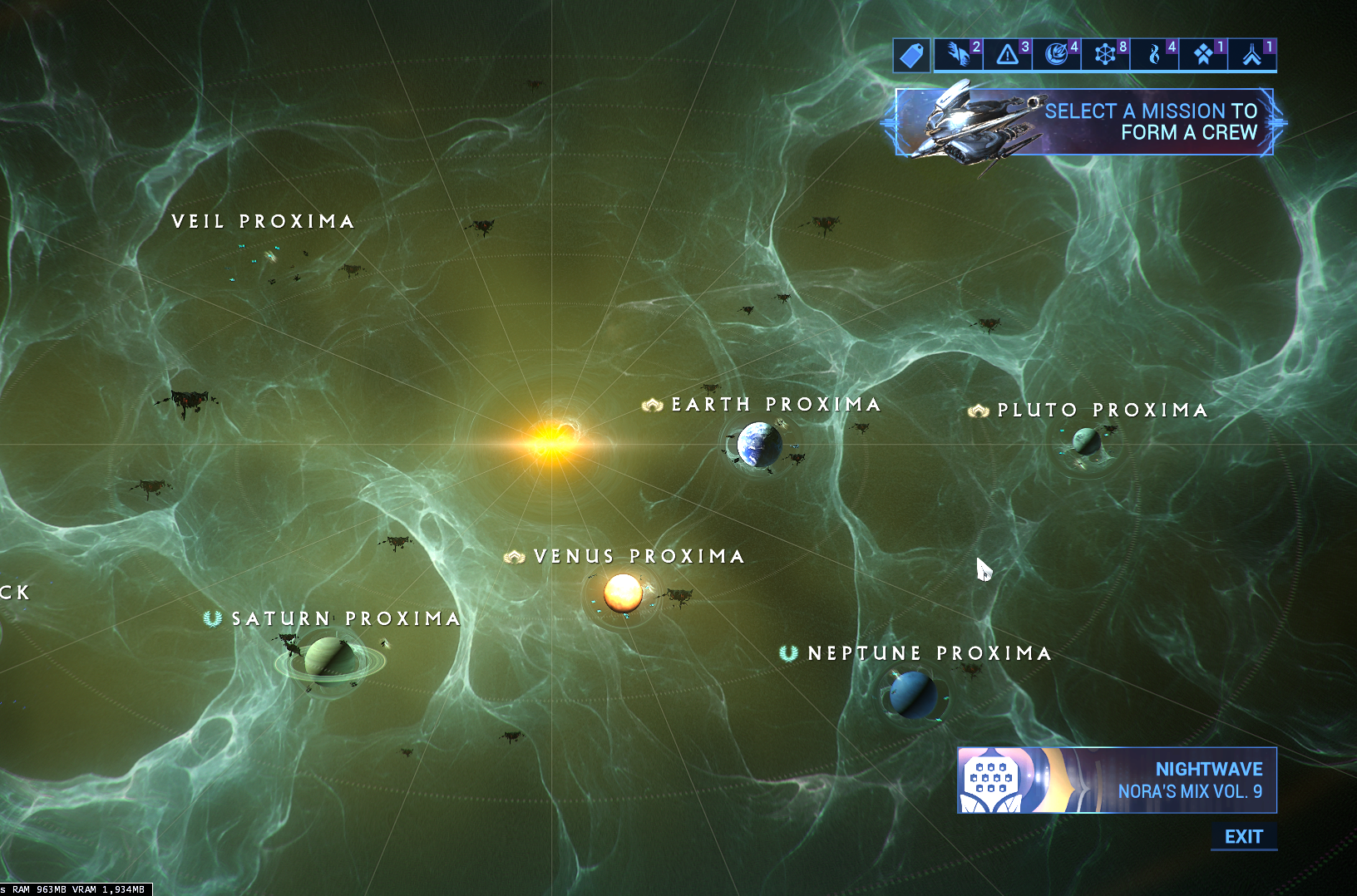
Task: Open the flaming comet tab showing 2
Action: pos(959,55)
